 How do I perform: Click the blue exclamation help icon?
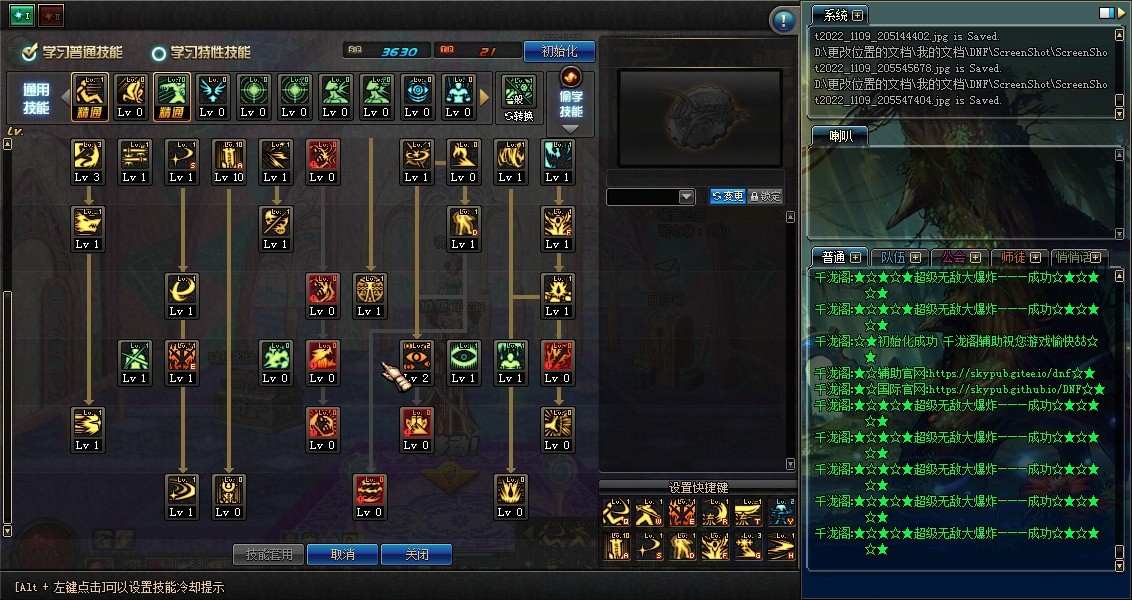click(x=783, y=20)
